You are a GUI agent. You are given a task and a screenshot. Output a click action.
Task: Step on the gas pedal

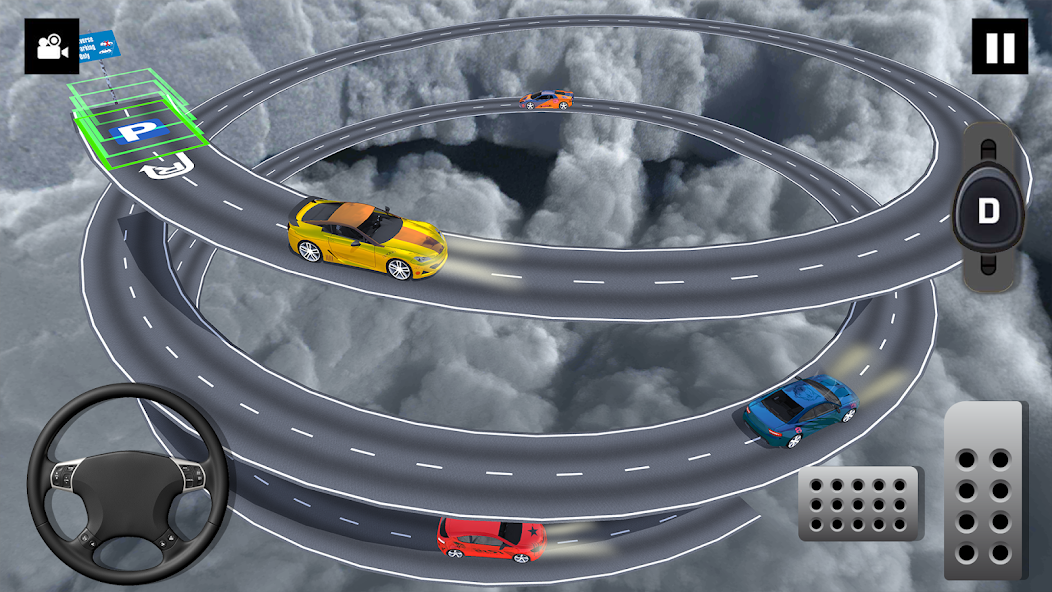[x=985, y=490]
